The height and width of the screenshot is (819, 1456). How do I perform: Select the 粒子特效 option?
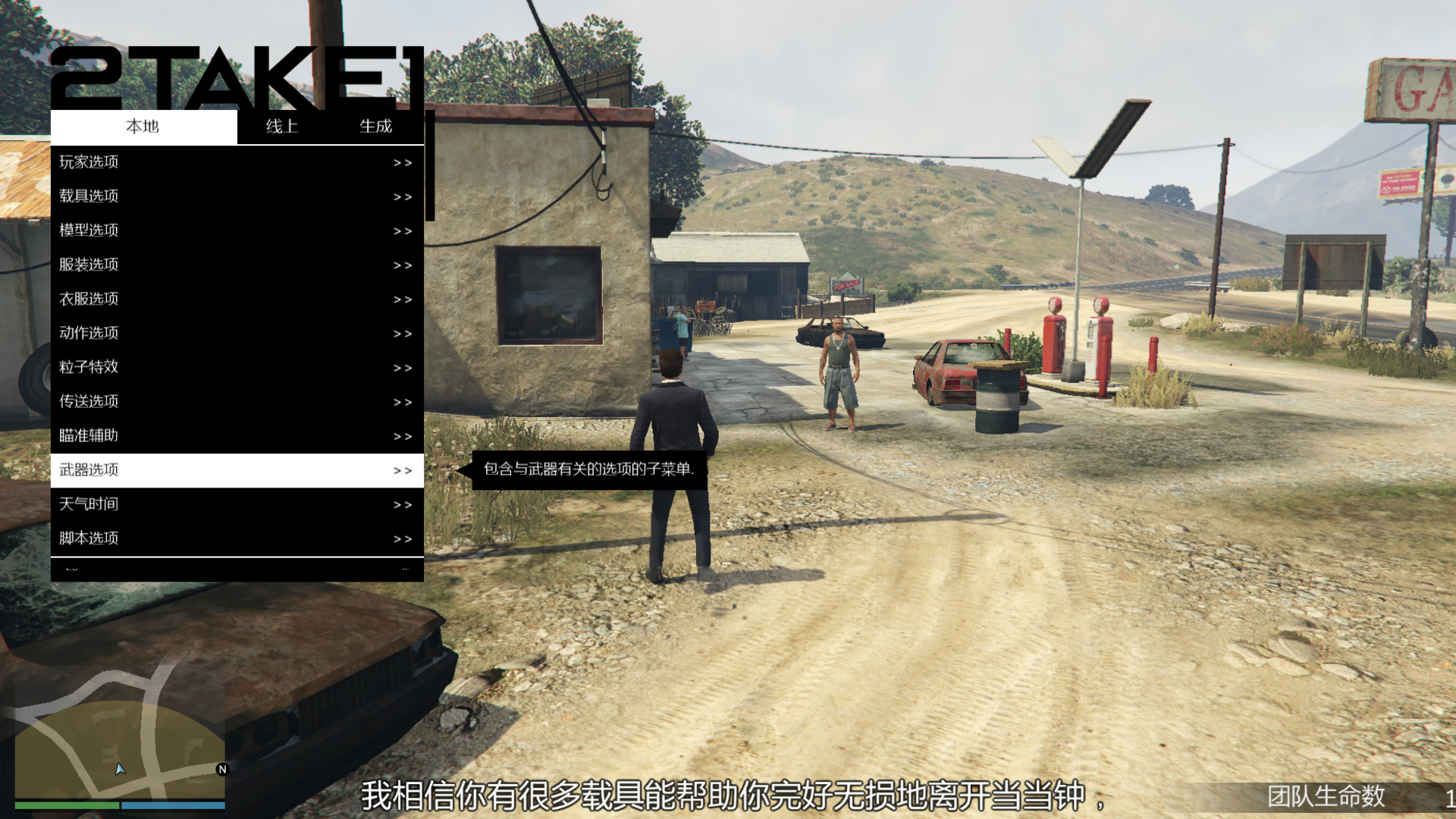(152, 367)
